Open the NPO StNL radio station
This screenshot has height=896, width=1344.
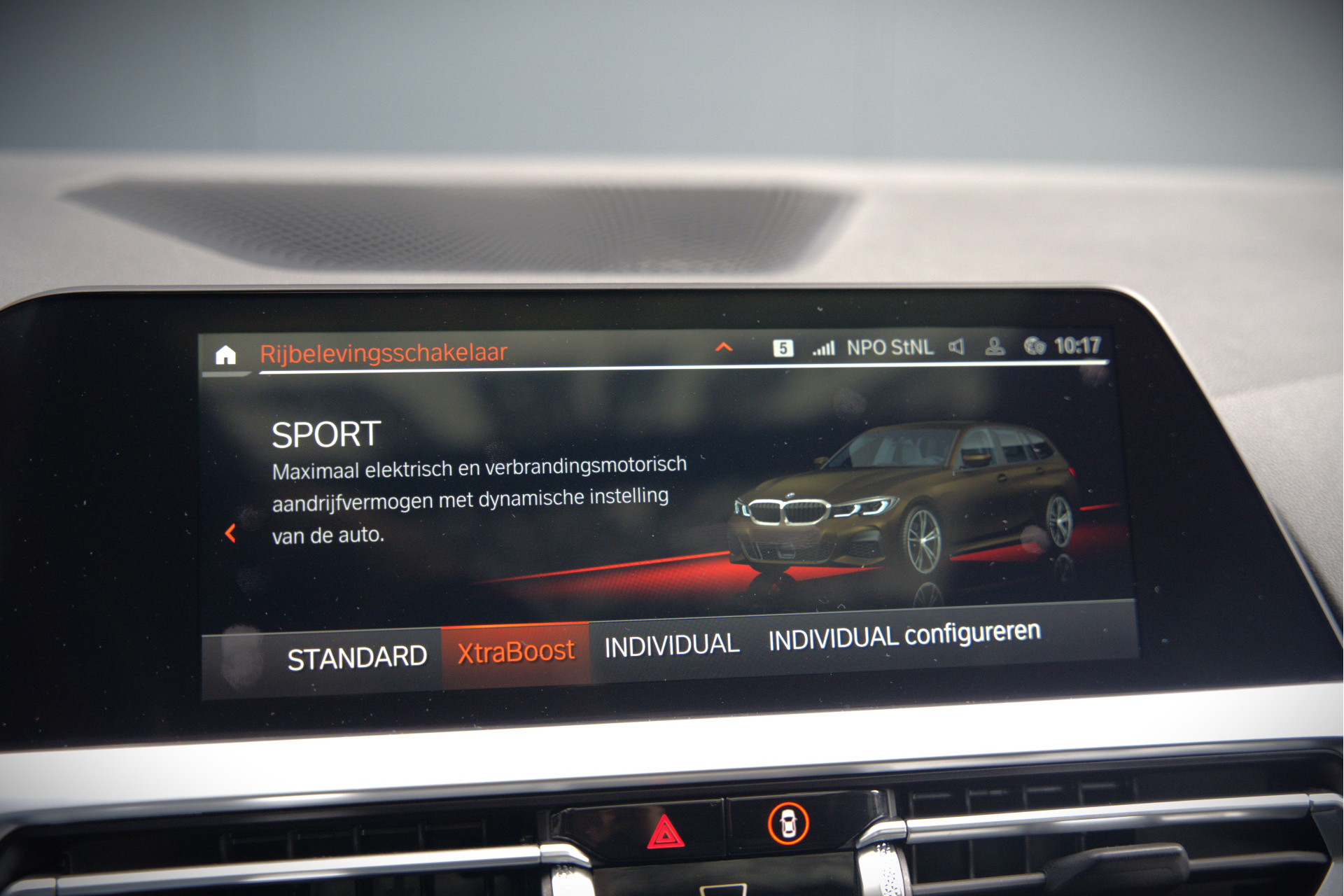[890, 348]
